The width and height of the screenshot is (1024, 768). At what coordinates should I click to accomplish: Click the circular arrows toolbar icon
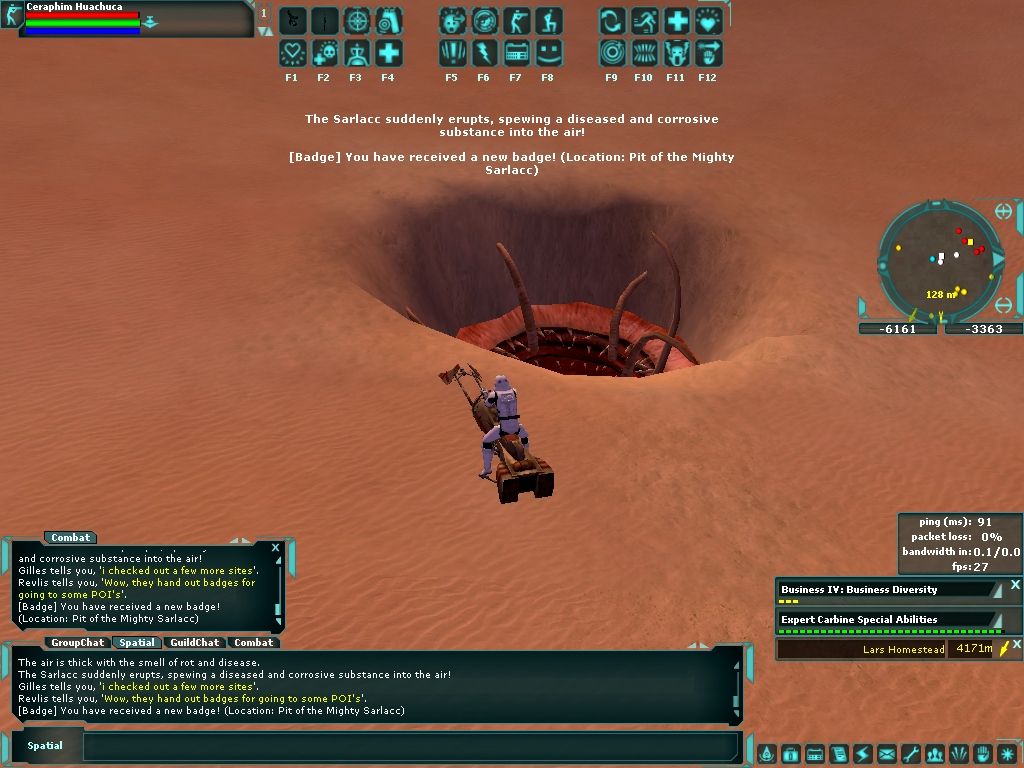pyautogui.click(x=613, y=21)
